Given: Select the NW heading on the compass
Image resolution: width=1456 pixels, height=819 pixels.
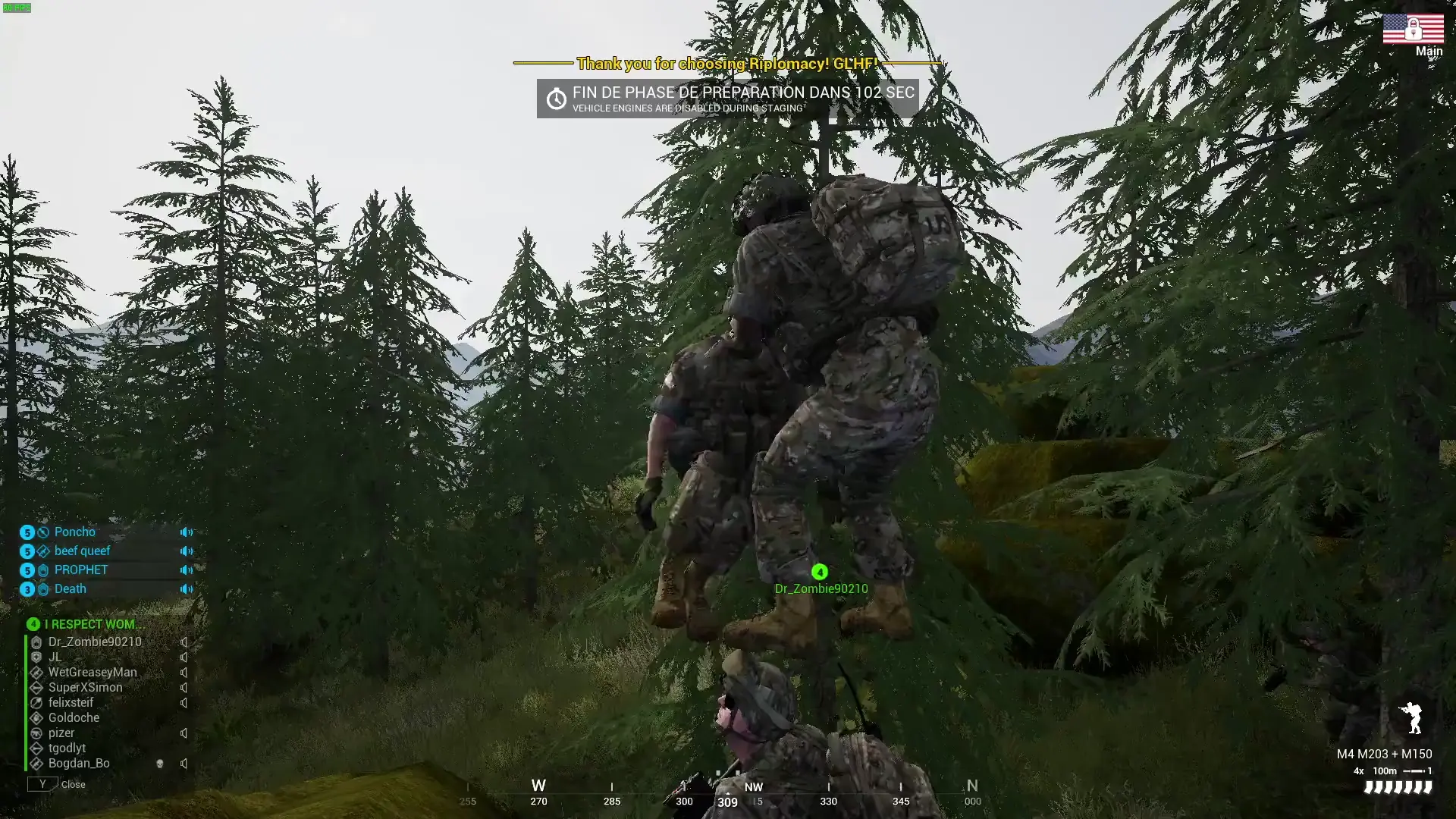Looking at the screenshot, I should [x=754, y=787].
